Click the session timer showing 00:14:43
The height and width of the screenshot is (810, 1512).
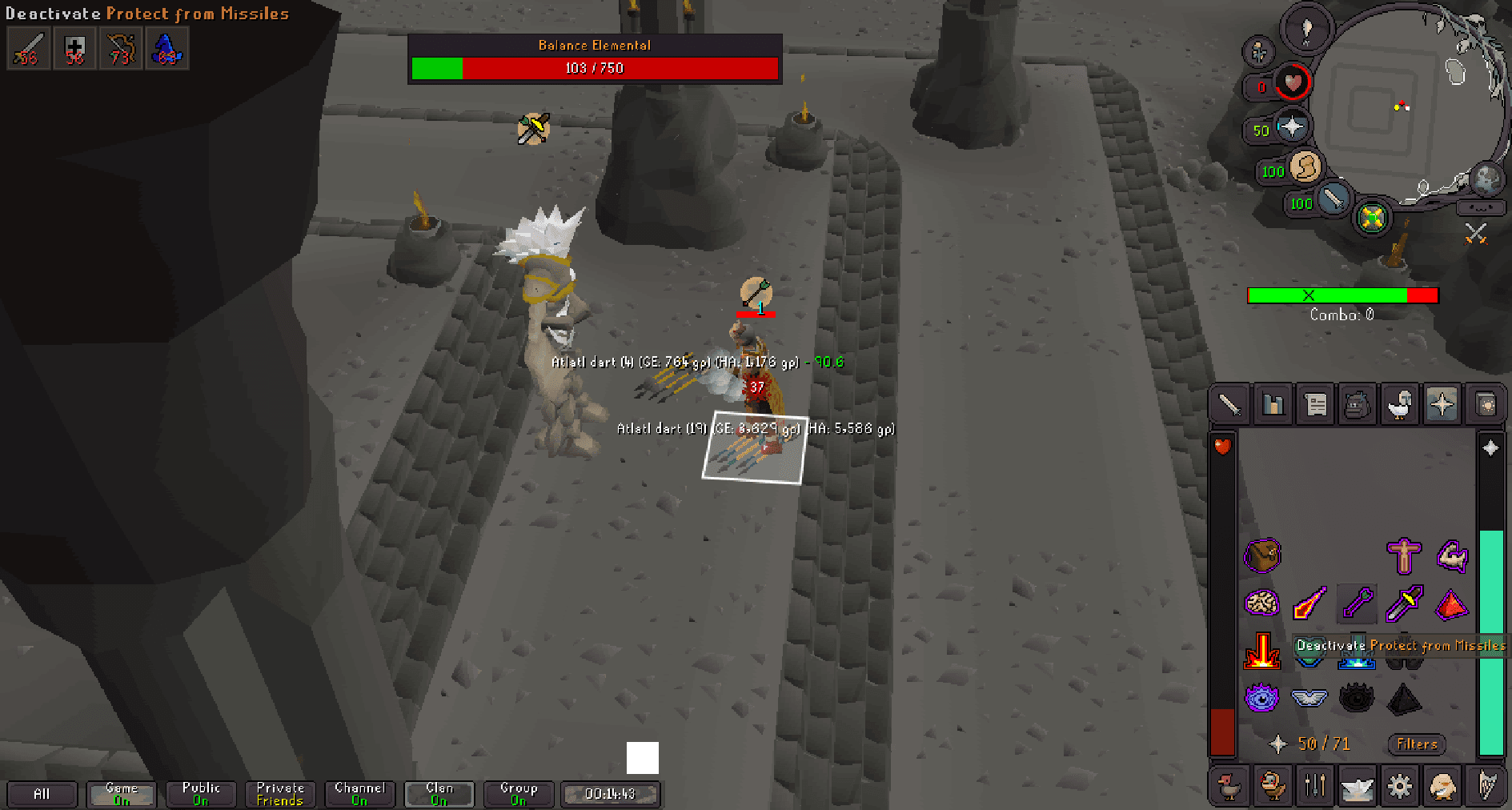[x=610, y=793]
